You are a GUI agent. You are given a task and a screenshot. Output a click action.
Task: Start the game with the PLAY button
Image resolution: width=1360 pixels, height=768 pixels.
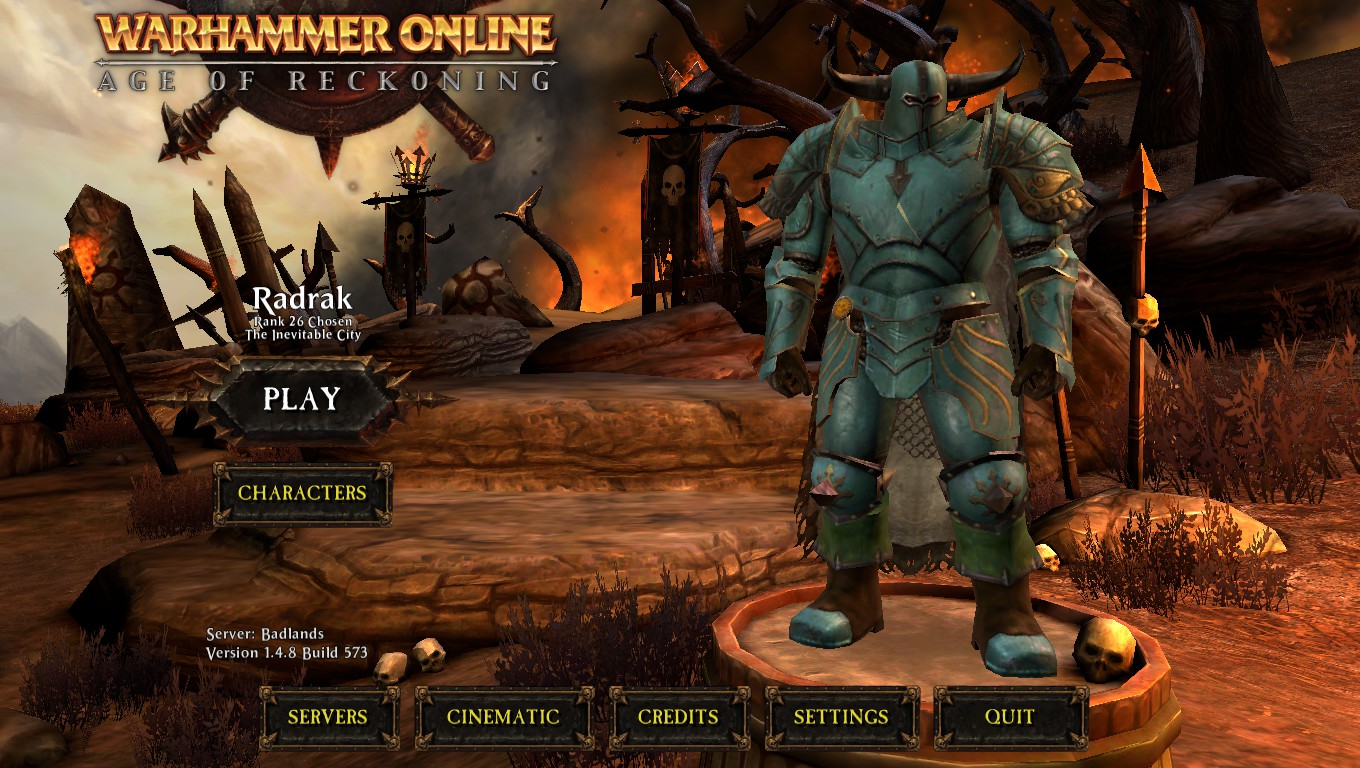click(302, 399)
